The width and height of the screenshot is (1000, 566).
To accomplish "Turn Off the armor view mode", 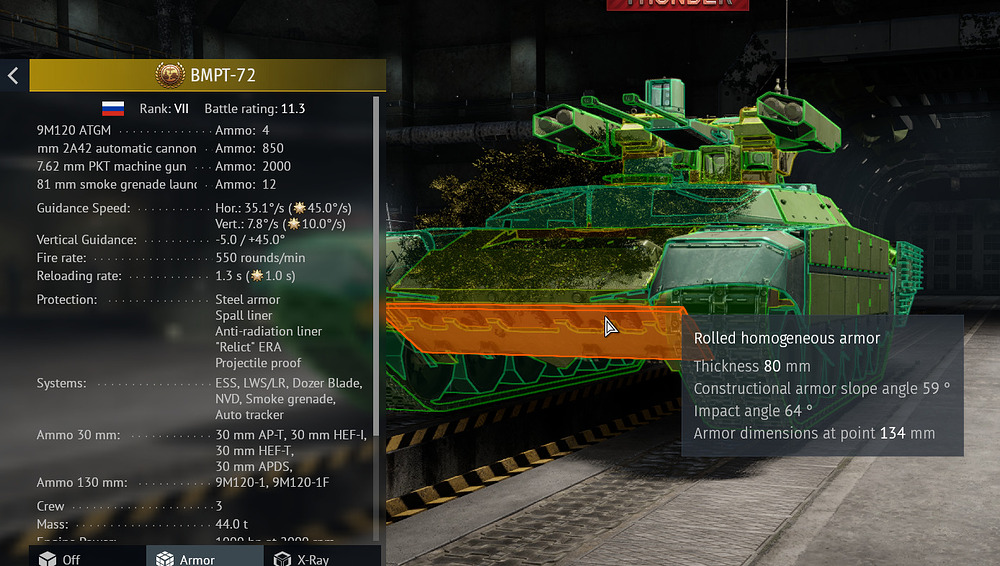I will [x=60, y=558].
